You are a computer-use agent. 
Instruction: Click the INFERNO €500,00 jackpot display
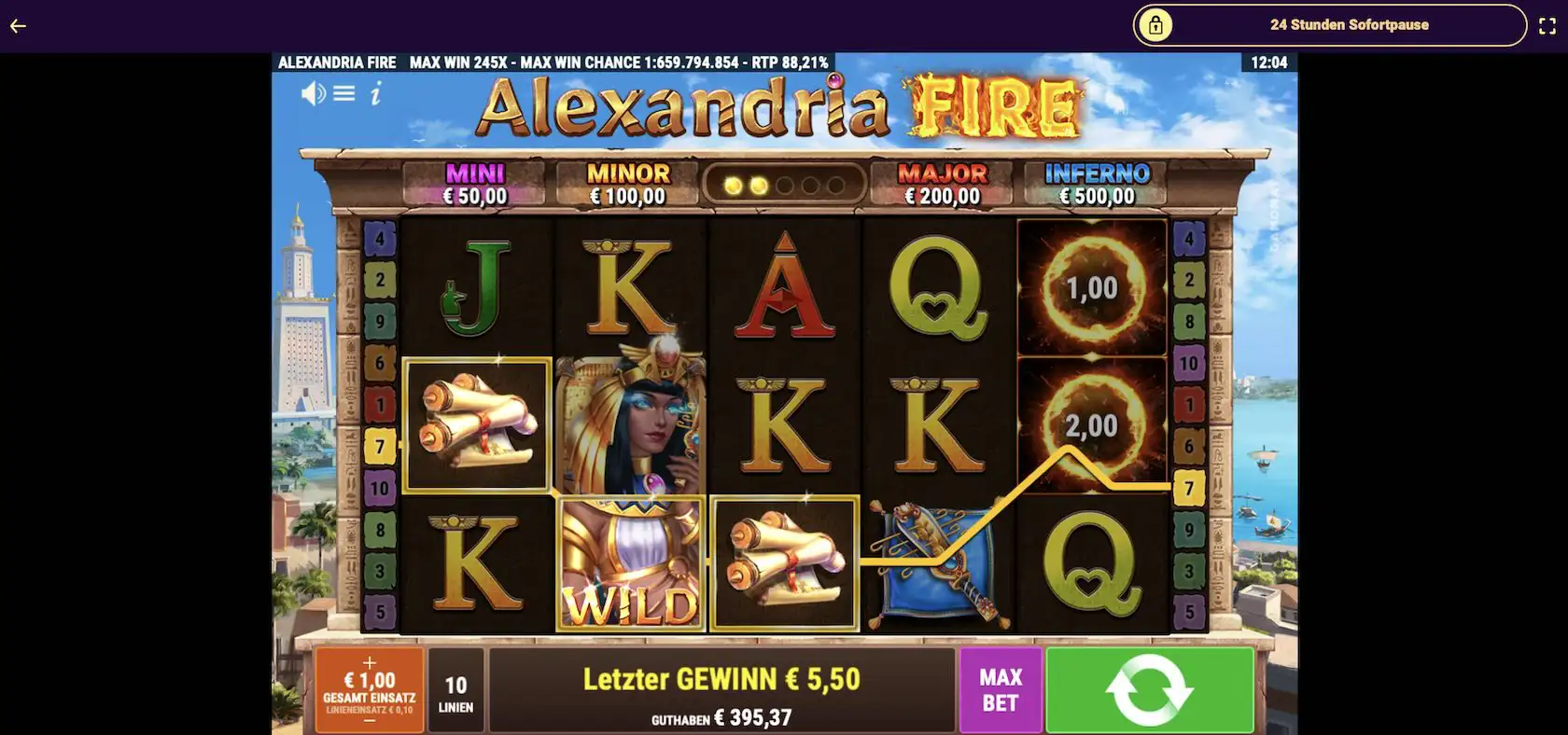(x=1095, y=183)
